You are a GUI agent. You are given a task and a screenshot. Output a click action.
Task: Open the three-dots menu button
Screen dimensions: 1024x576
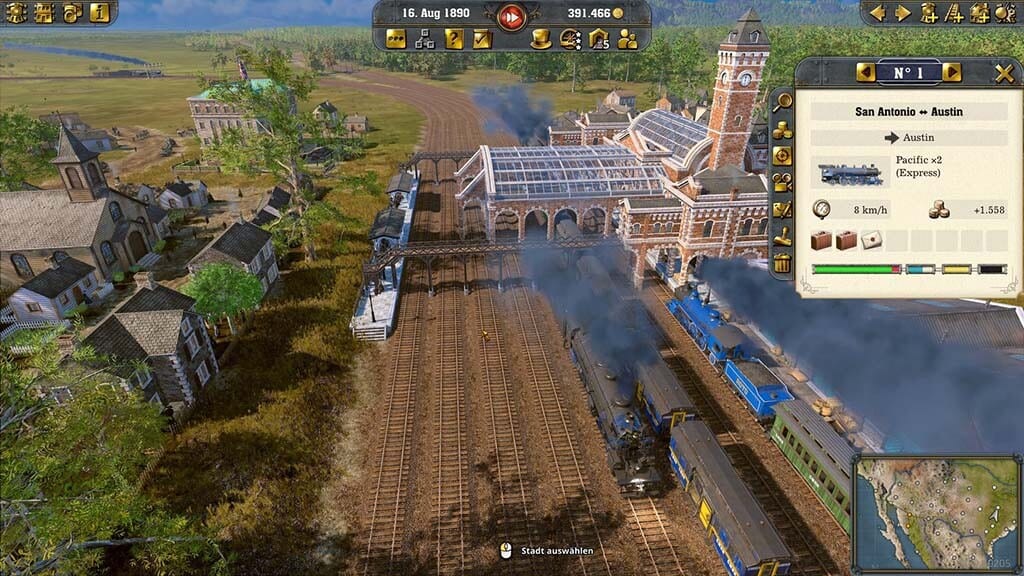(396, 39)
